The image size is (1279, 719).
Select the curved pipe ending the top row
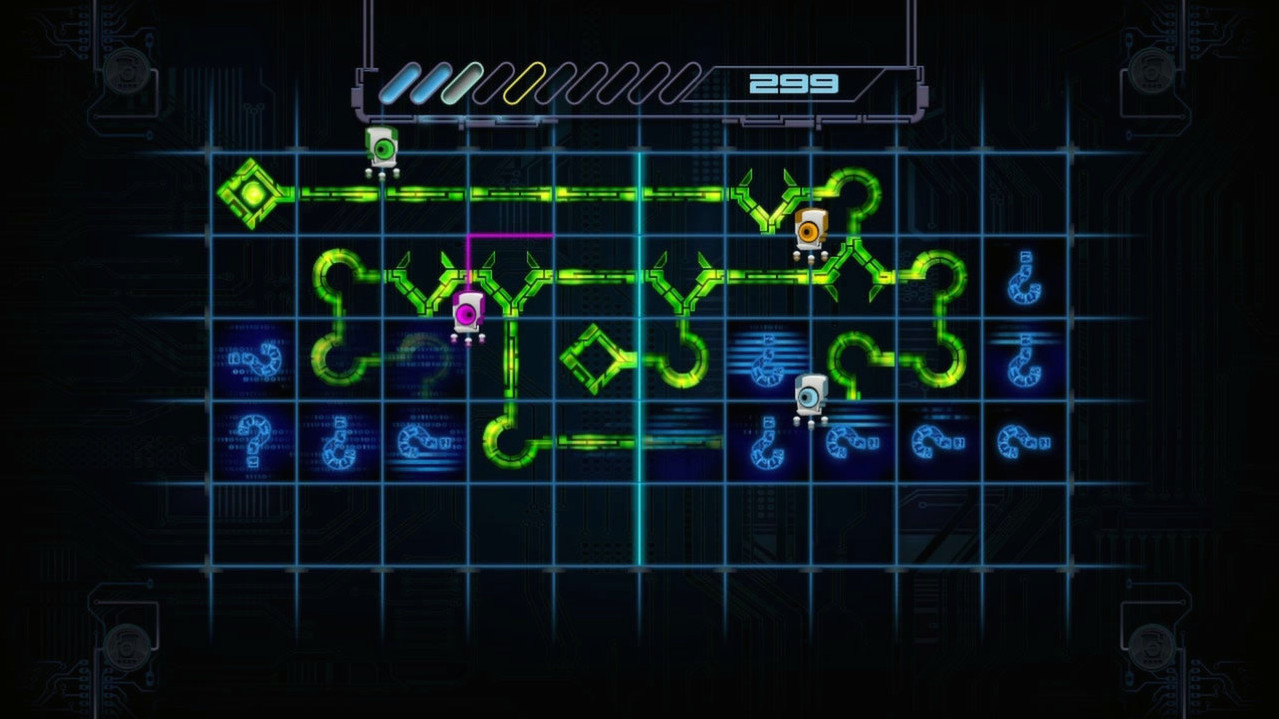[x=853, y=193]
